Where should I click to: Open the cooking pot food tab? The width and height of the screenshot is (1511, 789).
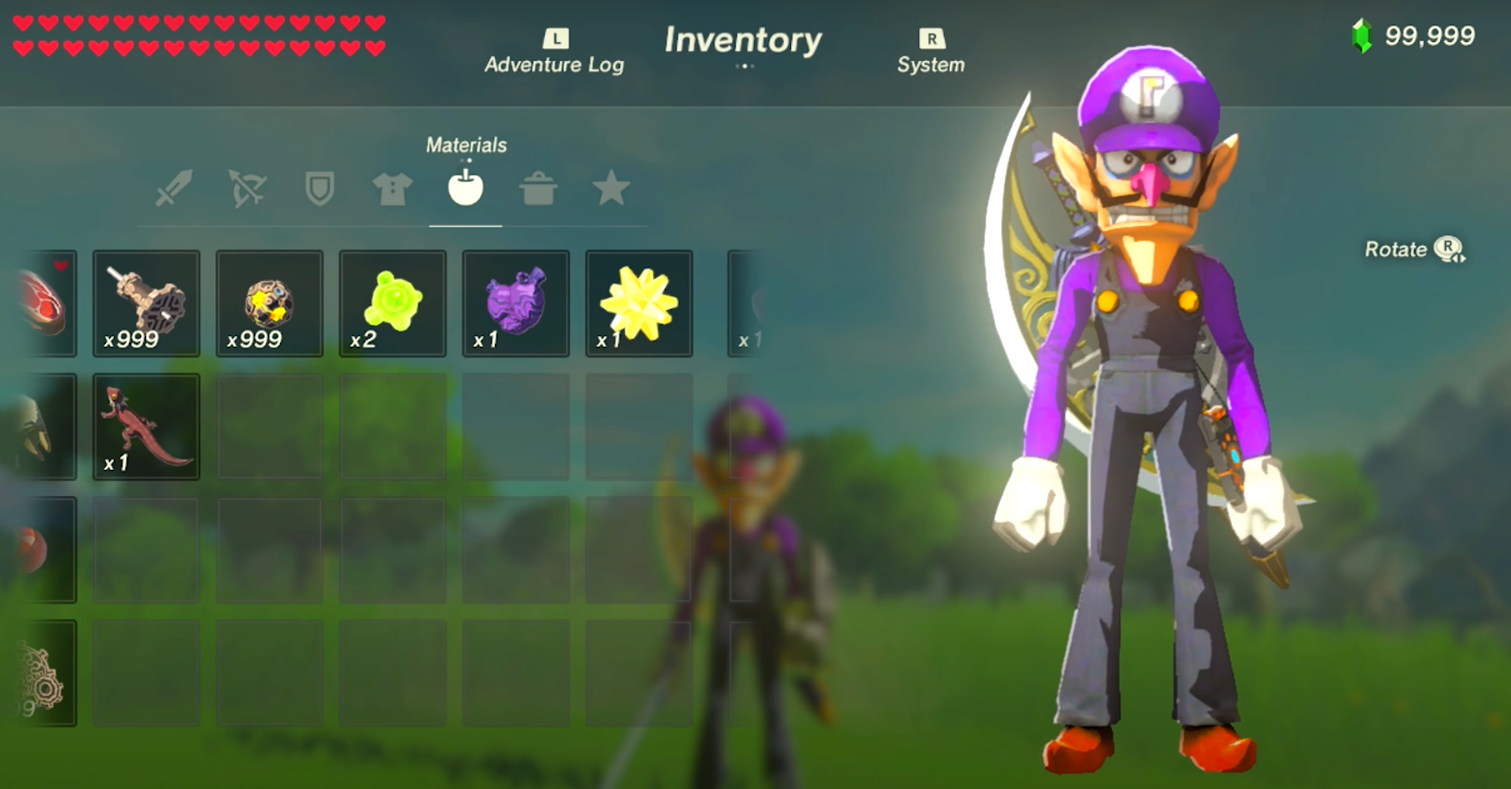tap(538, 188)
